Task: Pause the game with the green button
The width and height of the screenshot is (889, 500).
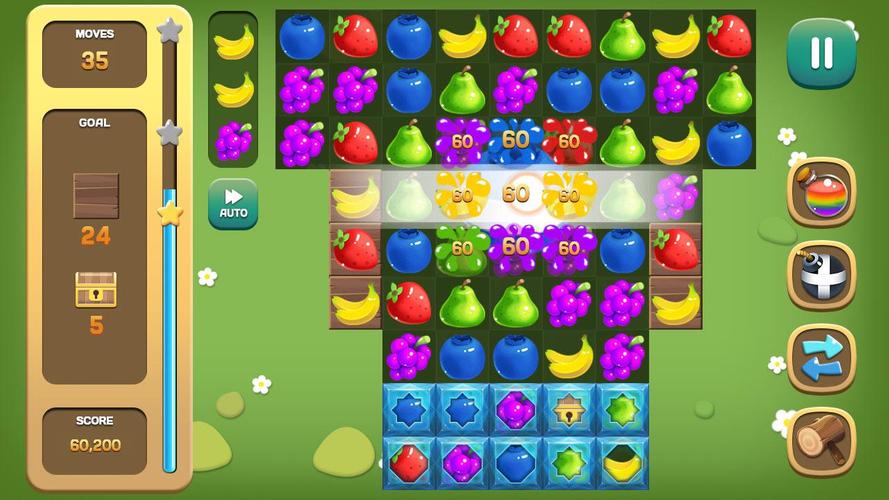Action: 821,53
